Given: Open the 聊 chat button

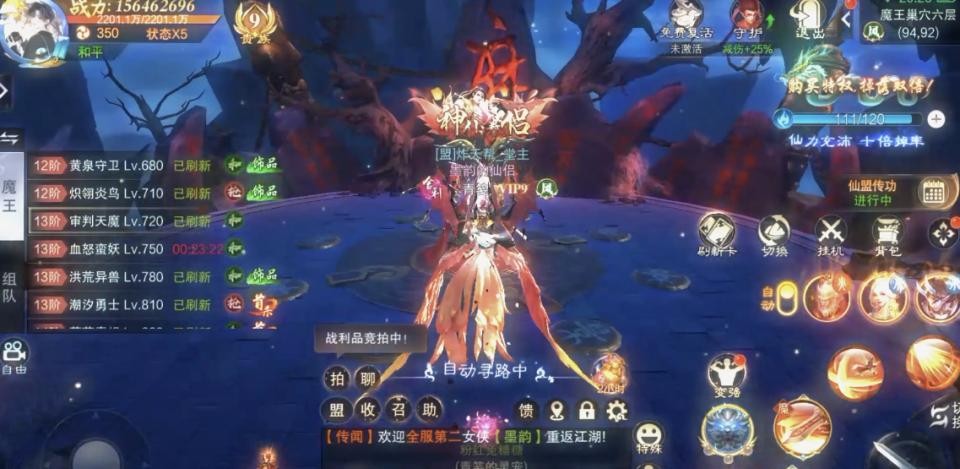Looking at the screenshot, I should click(x=368, y=378).
